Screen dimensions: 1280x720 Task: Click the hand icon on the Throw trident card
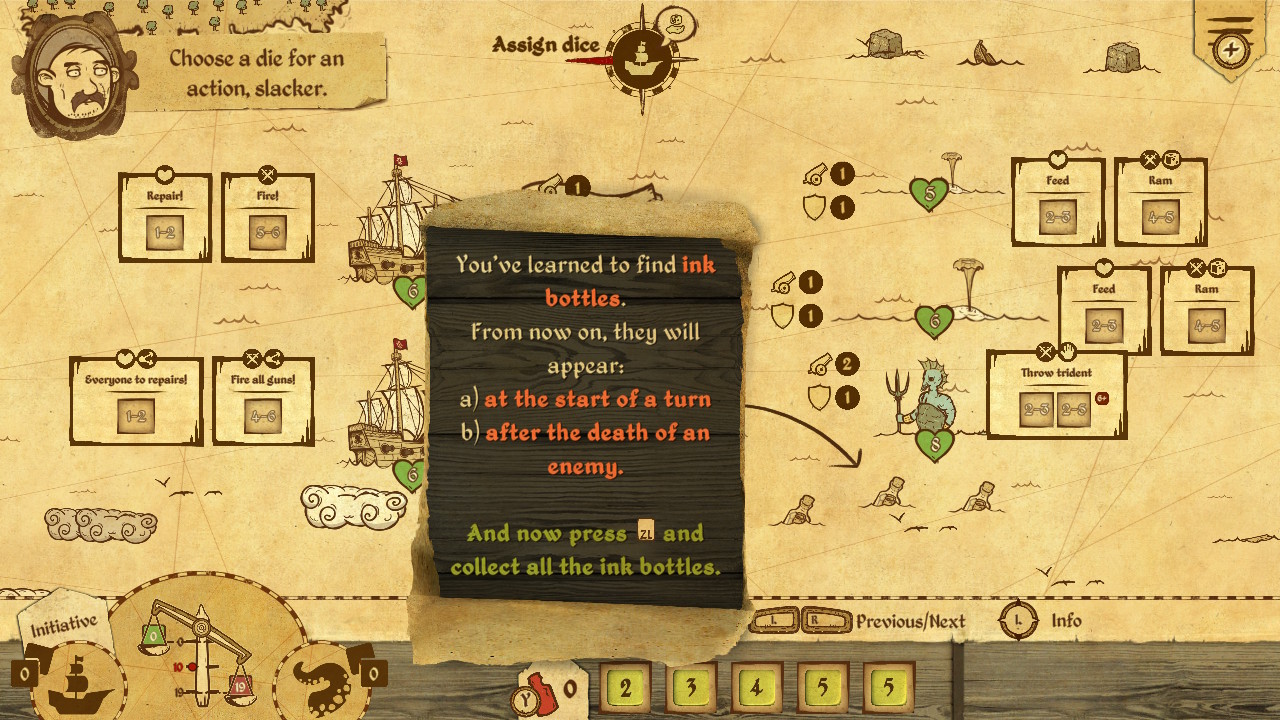(1068, 351)
